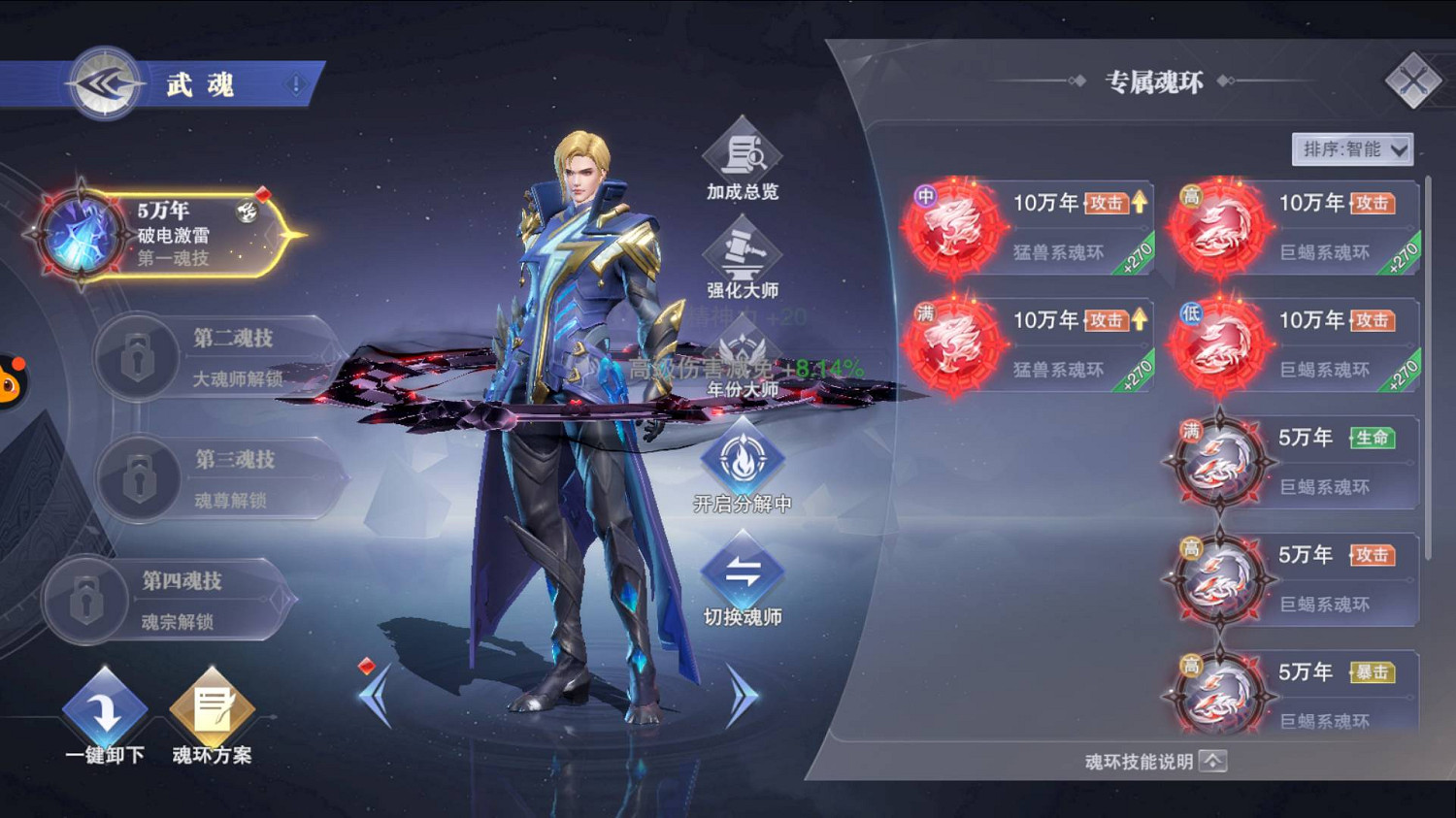Click the red diamond marker near character's feet
The height and width of the screenshot is (818, 1456).
[366, 666]
